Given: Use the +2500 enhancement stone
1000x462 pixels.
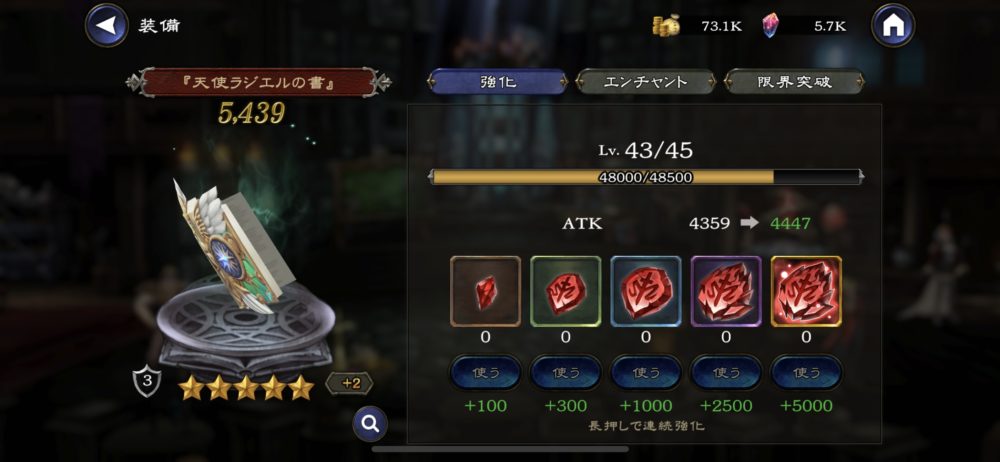Looking at the screenshot, I should [726, 372].
